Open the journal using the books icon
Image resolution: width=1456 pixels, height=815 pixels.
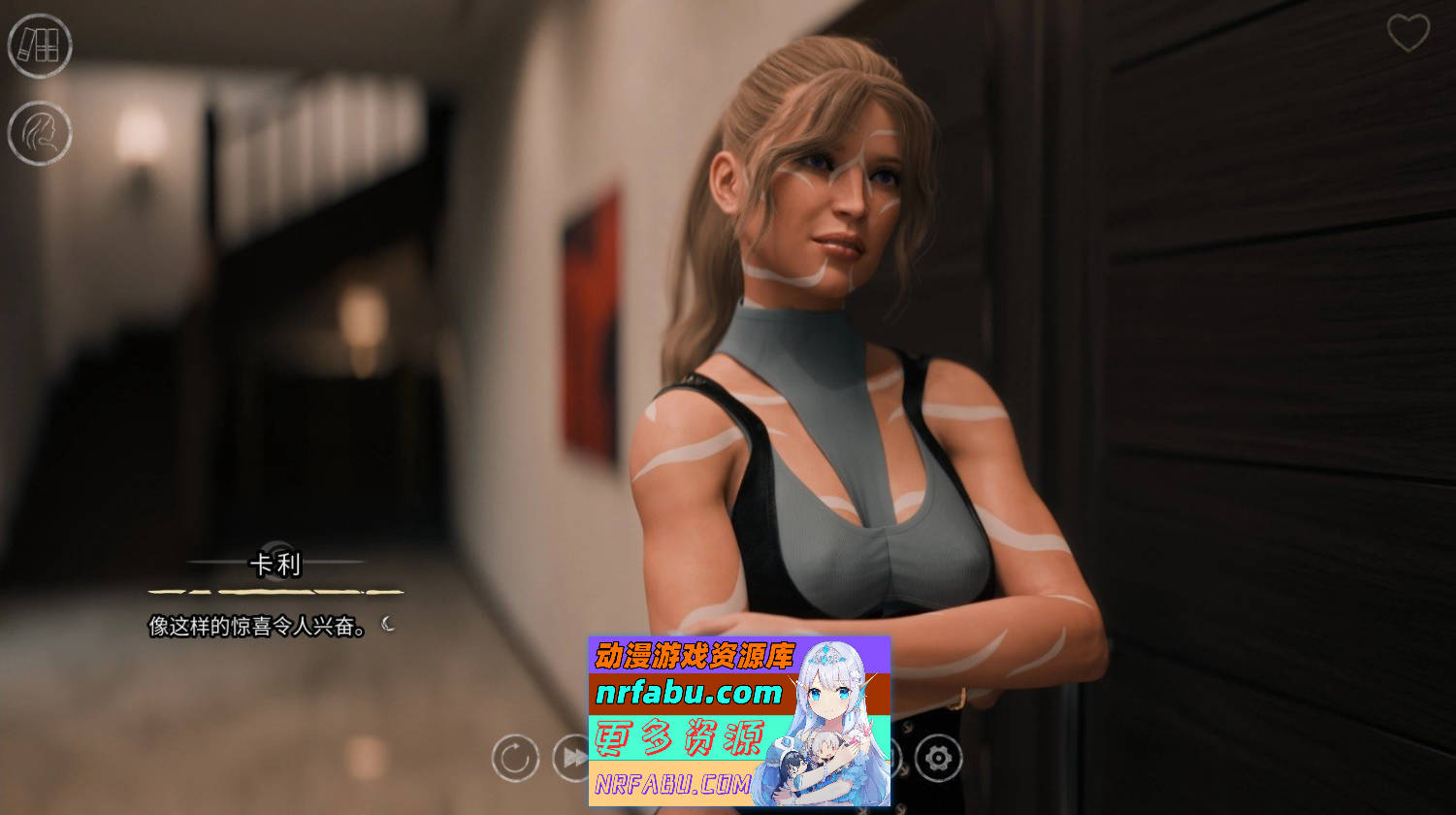(x=39, y=47)
